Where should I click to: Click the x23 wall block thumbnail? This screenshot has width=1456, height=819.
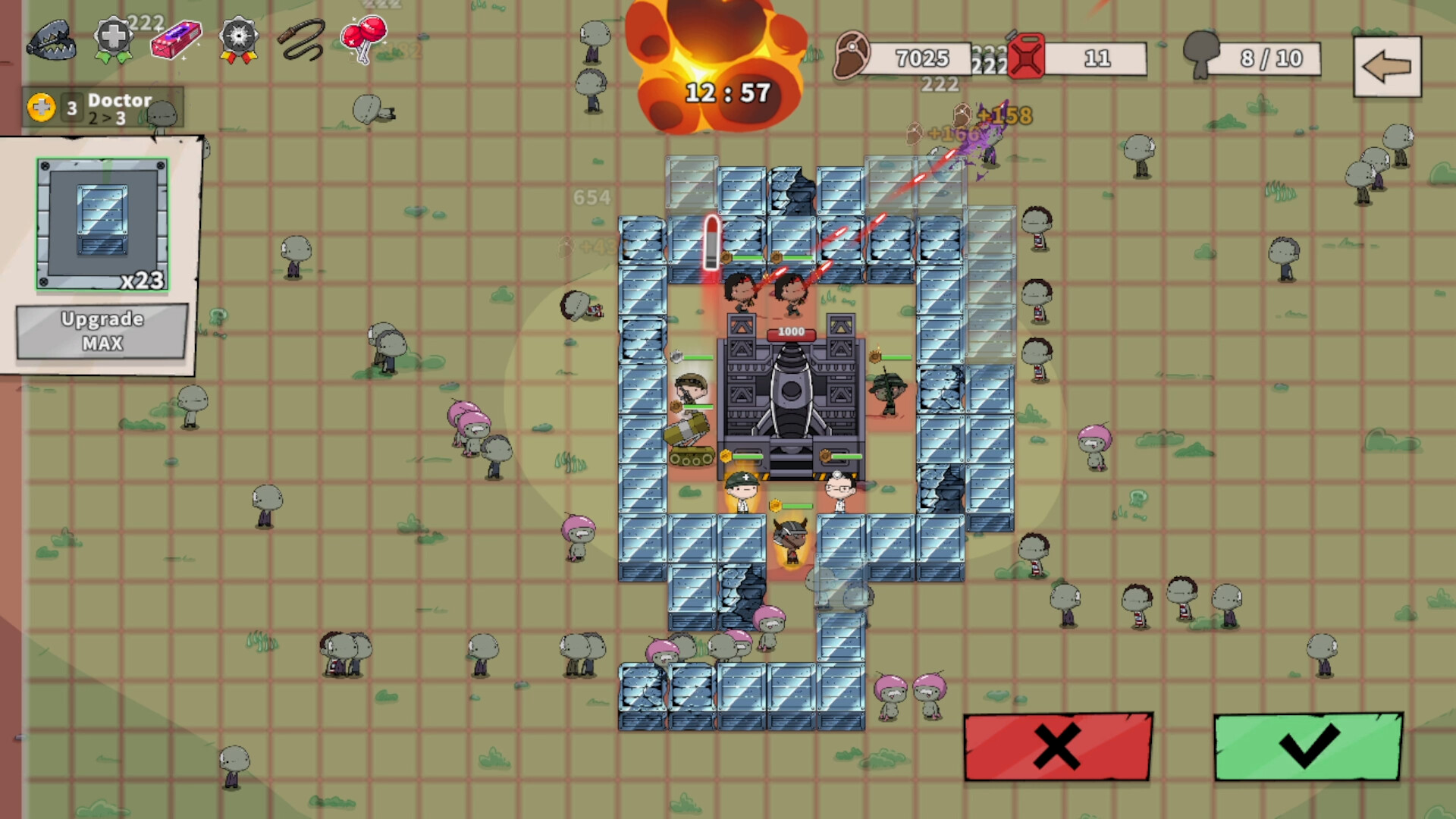[101, 222]
